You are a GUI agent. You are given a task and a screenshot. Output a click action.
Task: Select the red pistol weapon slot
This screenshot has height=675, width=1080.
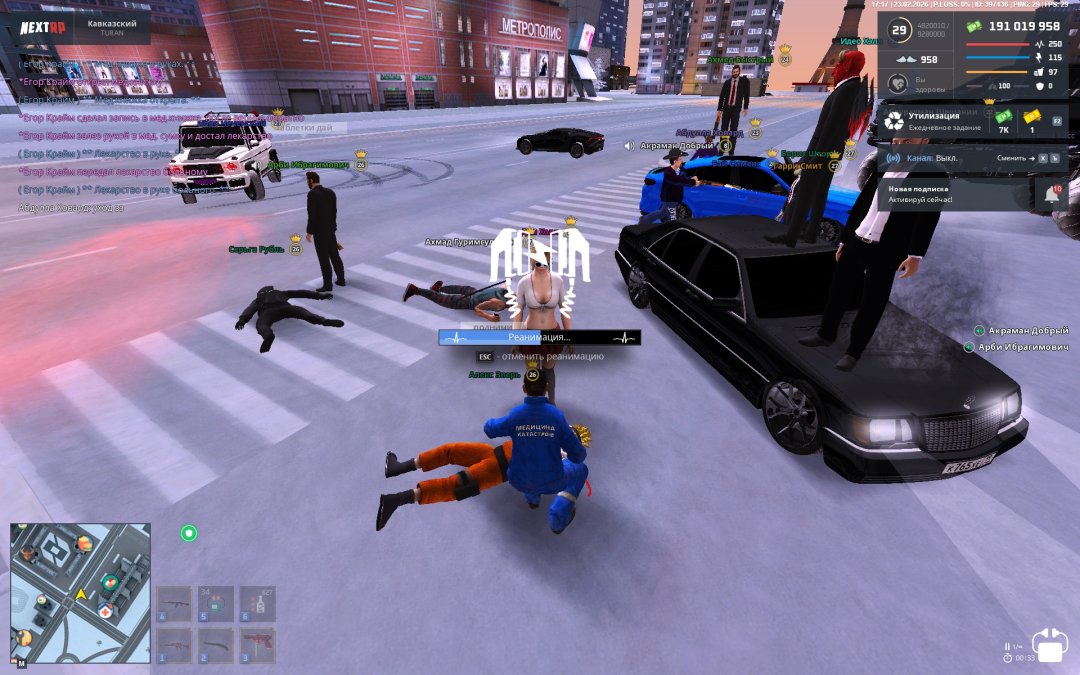(x=257, y=645)
